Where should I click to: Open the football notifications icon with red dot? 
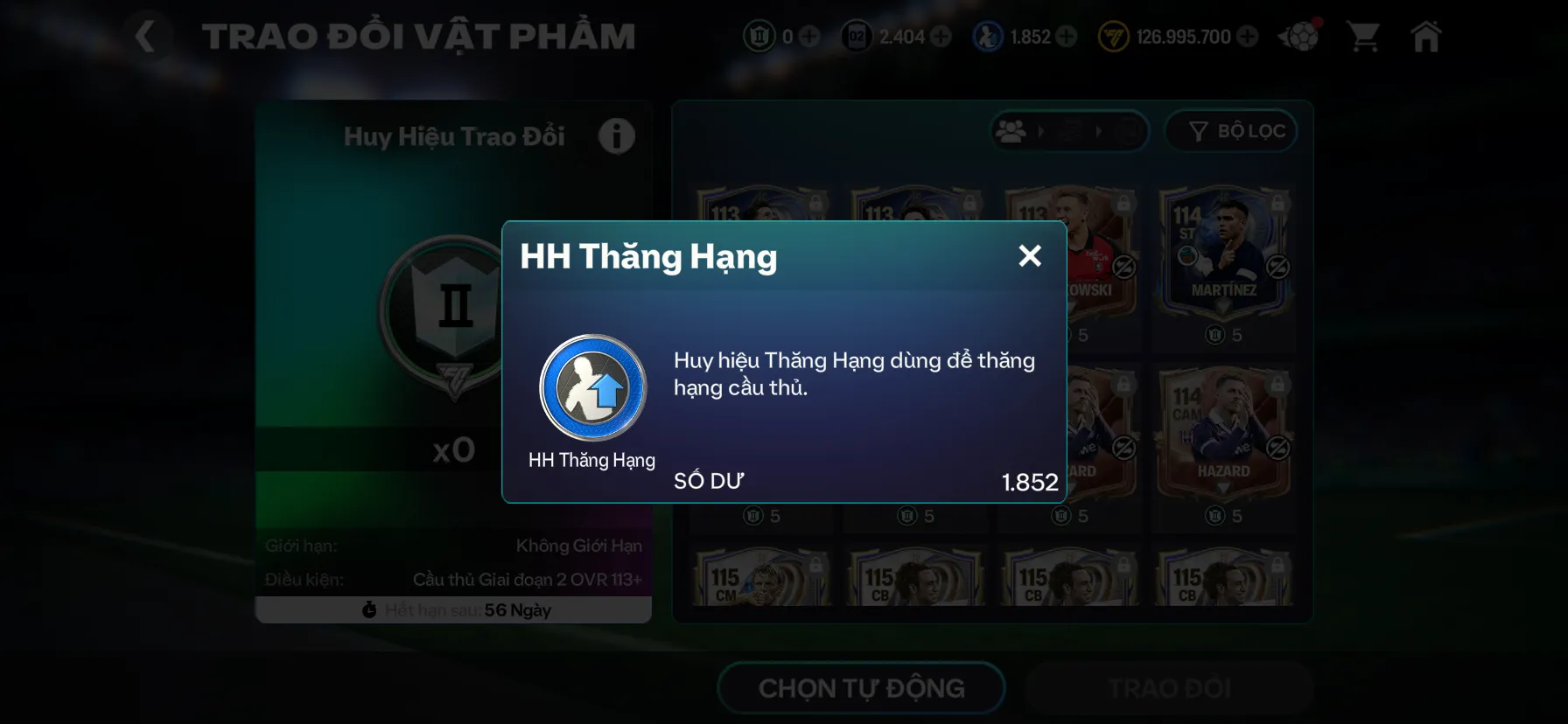click(x=1300, y=36)
